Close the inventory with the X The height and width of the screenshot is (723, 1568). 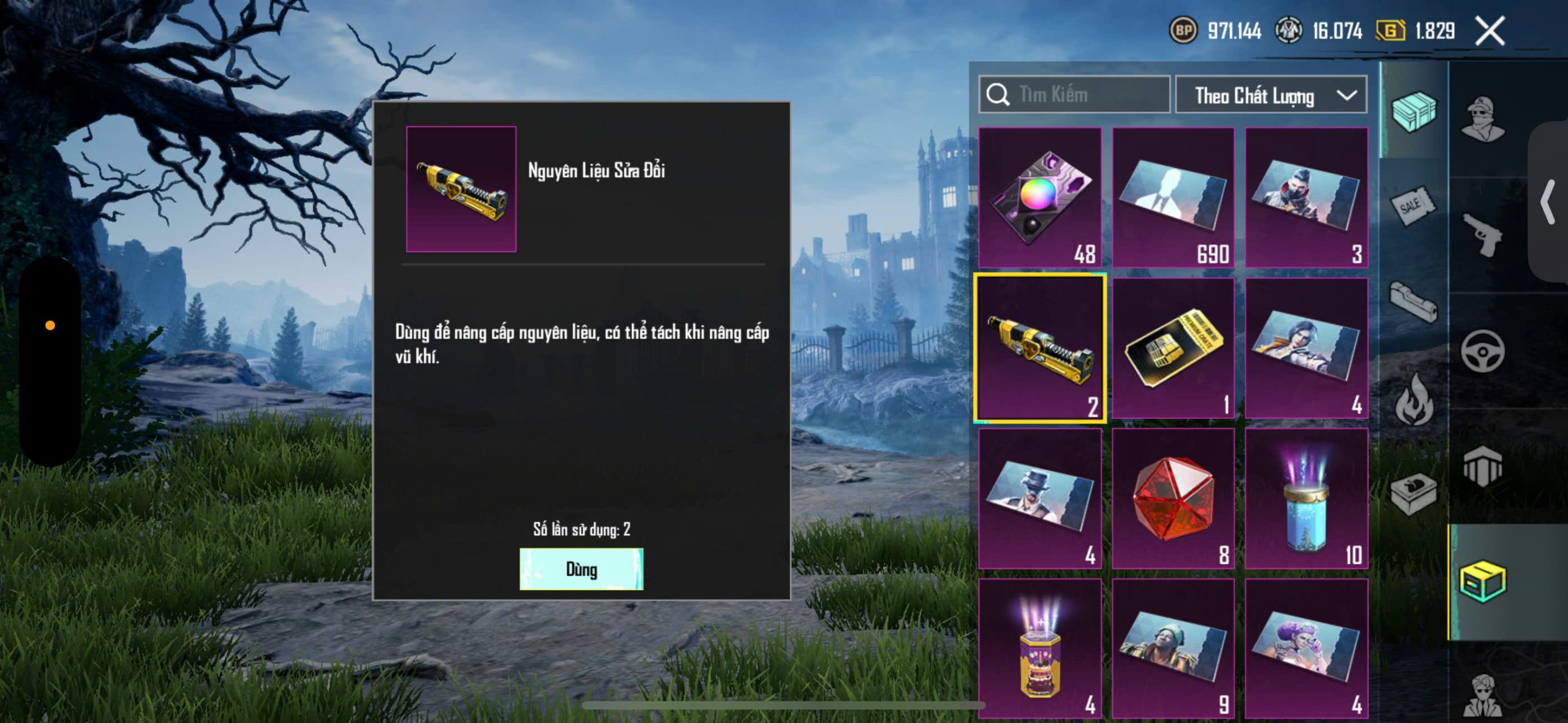pos(1490,31)
